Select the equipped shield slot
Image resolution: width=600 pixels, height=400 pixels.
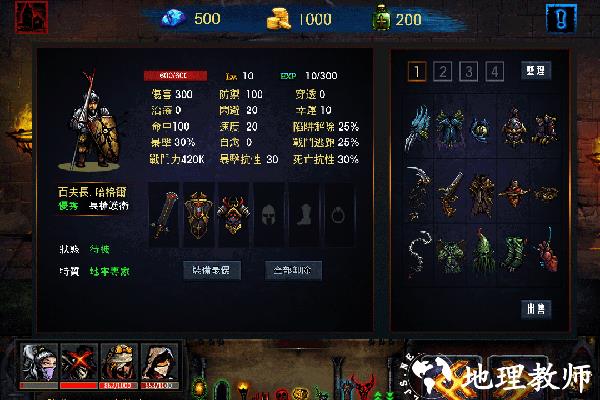click(200, 215)
